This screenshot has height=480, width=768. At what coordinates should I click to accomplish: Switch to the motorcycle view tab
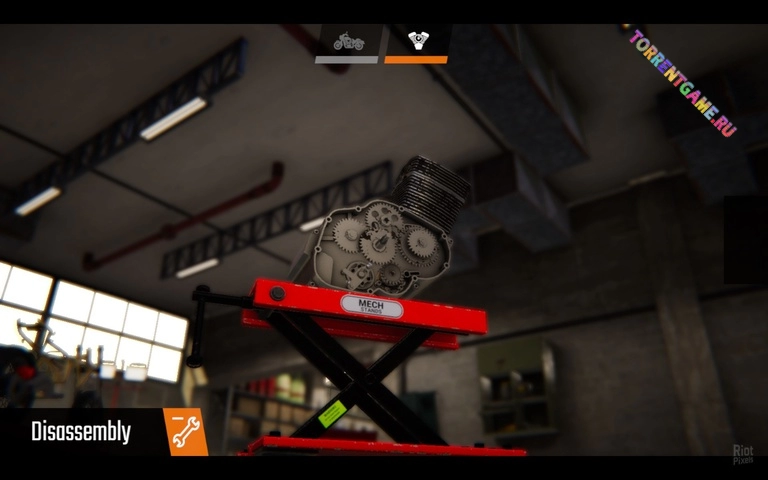pyautogui.click(x=347, y=43)
